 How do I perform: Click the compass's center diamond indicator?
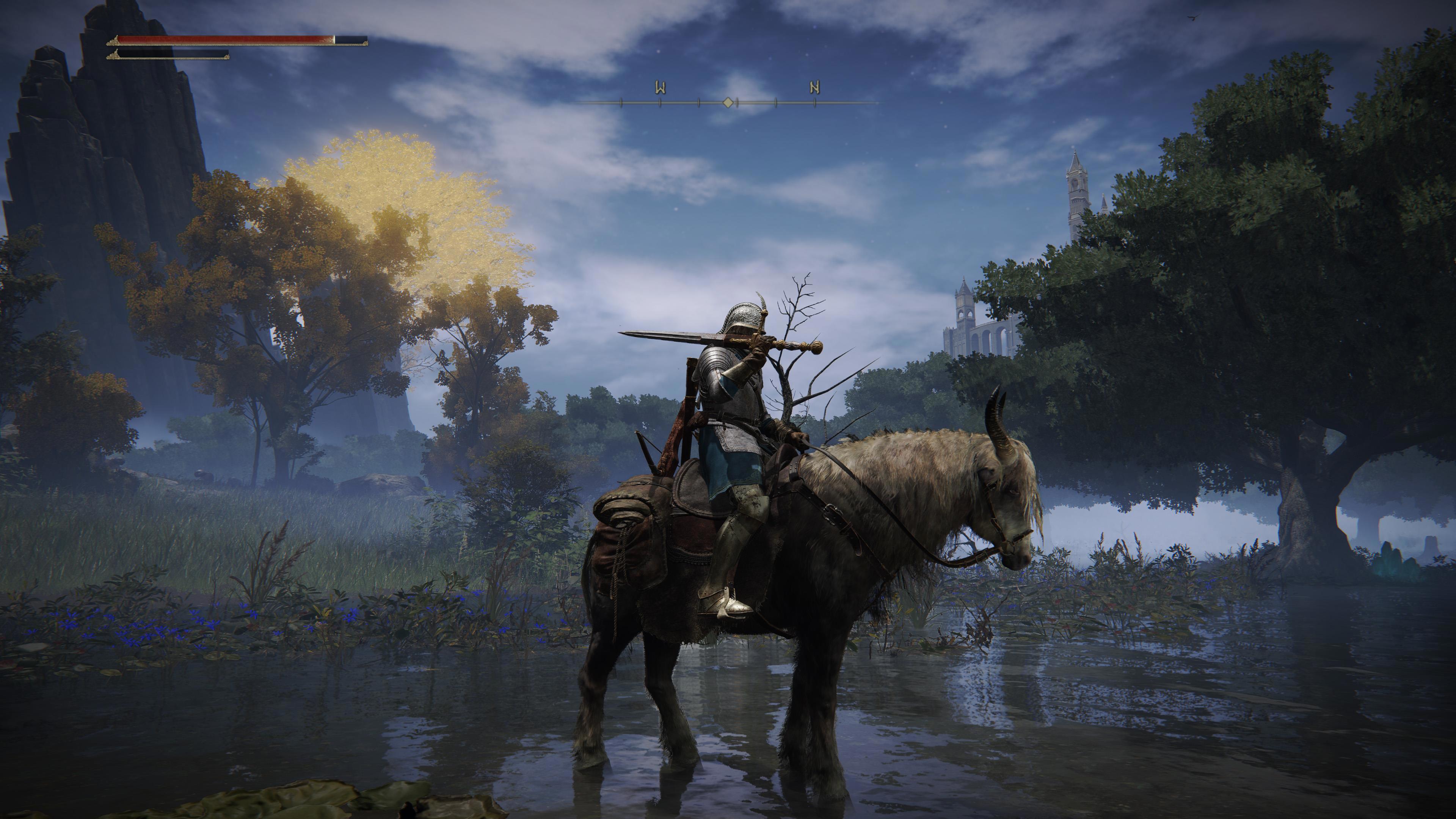click(x=729, y=102)
